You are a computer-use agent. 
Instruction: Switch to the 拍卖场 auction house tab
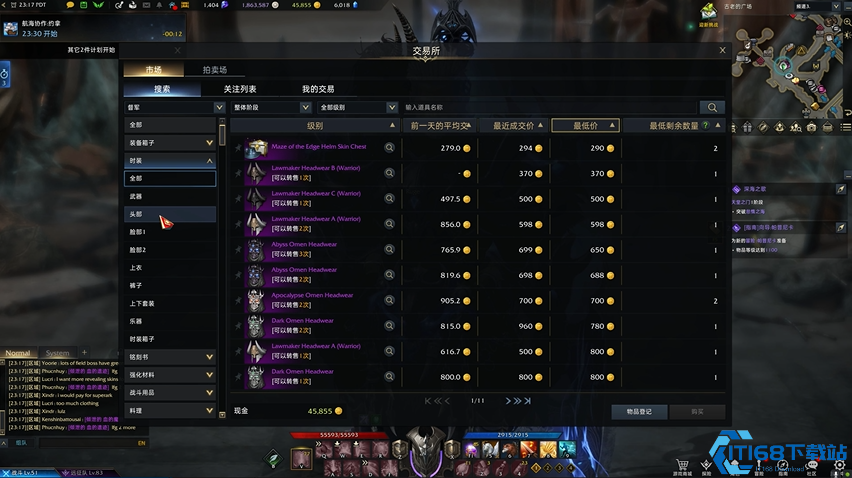(214, 70)
